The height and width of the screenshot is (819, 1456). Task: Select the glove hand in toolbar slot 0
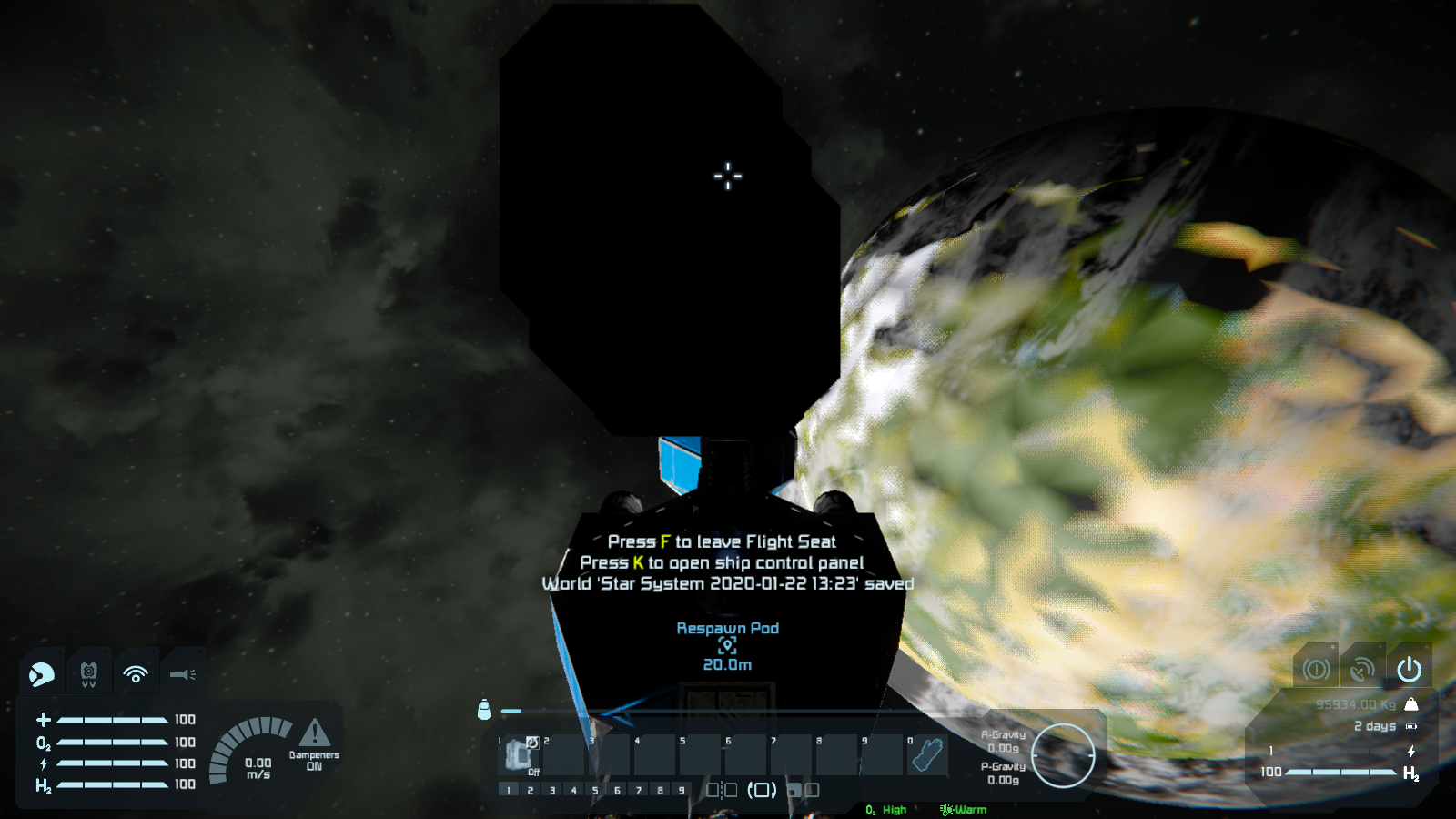pos(928,754)
